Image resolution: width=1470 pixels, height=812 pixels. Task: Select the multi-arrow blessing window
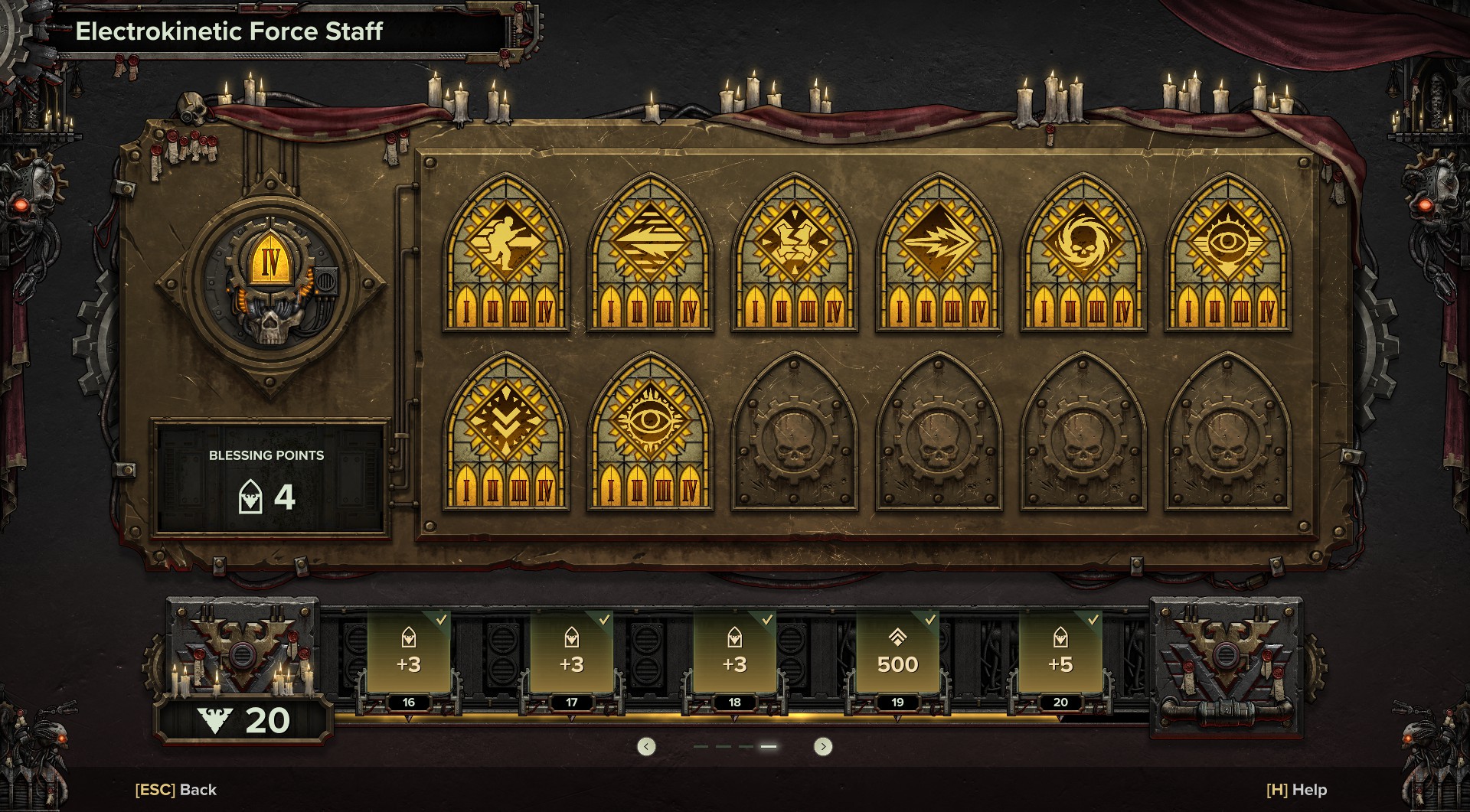(x=939, y=253)
